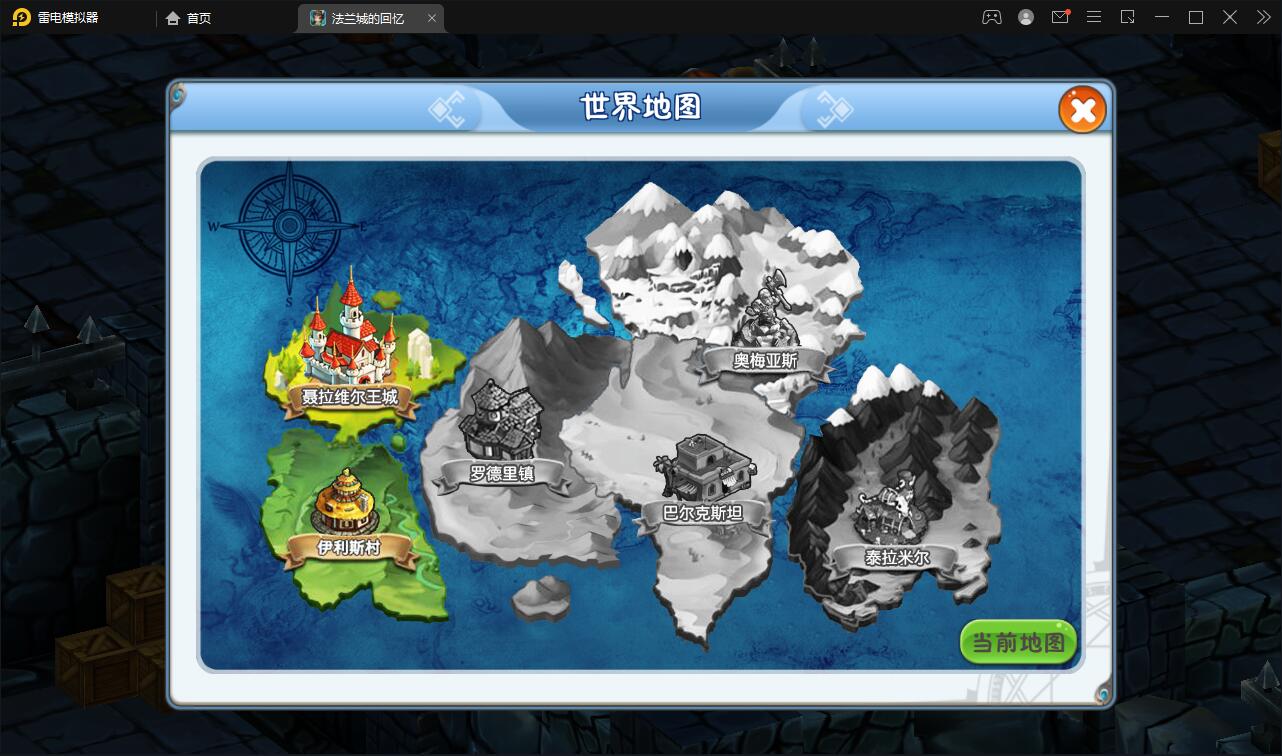This screenshot has width=1282, height=756.
Task: Close the world map dialog
Action: [1083, 110]
